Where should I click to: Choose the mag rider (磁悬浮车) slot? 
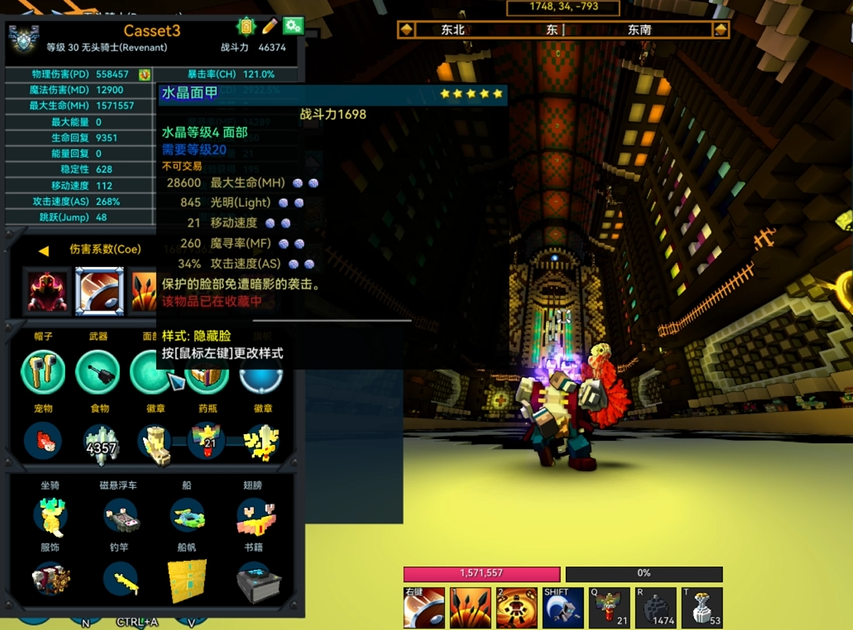coord(121,515)
